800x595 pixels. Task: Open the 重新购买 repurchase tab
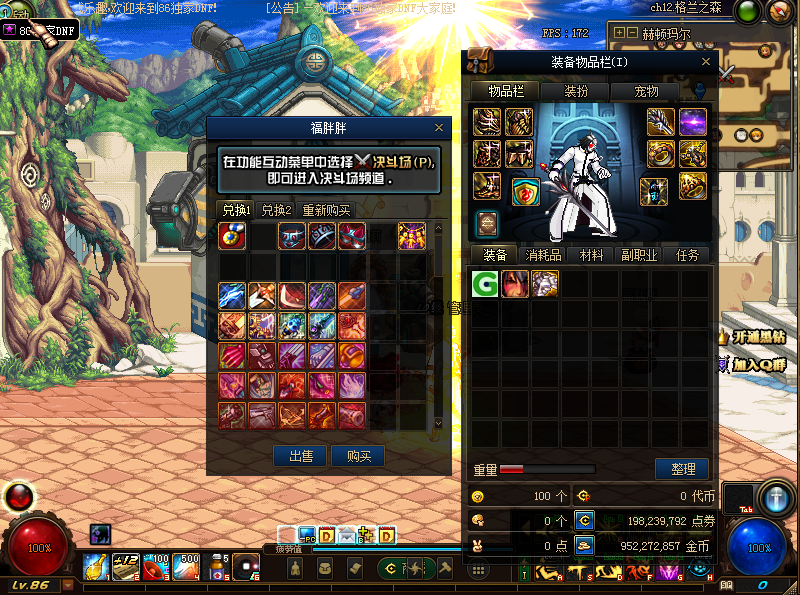click(326, 210)
